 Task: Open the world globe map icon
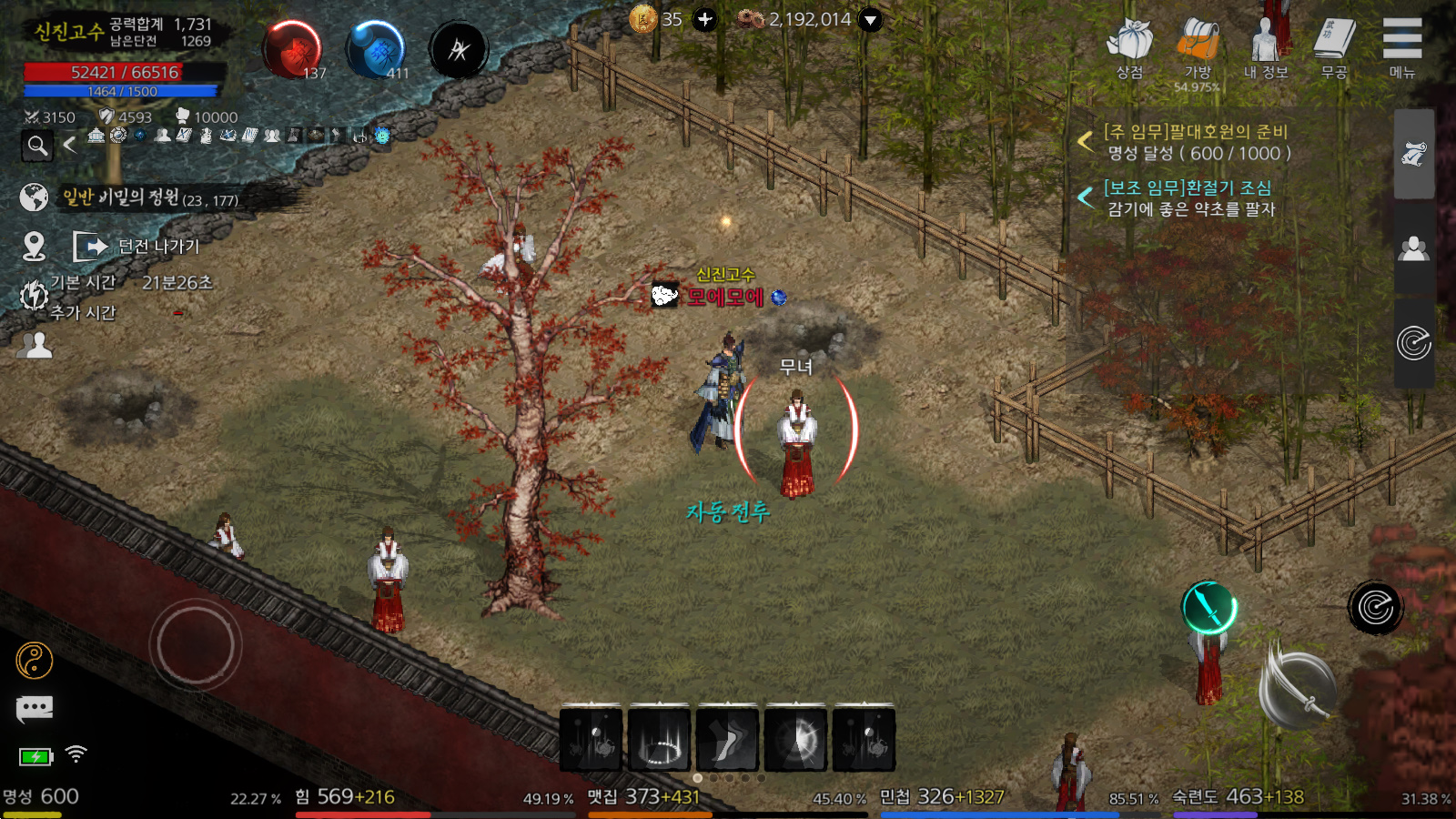[x=34, y=197]
